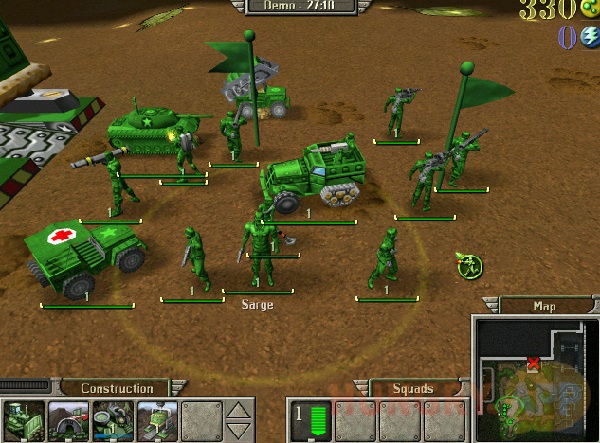Select squad 1 in Squads bar
This screenshot has width=600, height=443.
tap(308, 420)
